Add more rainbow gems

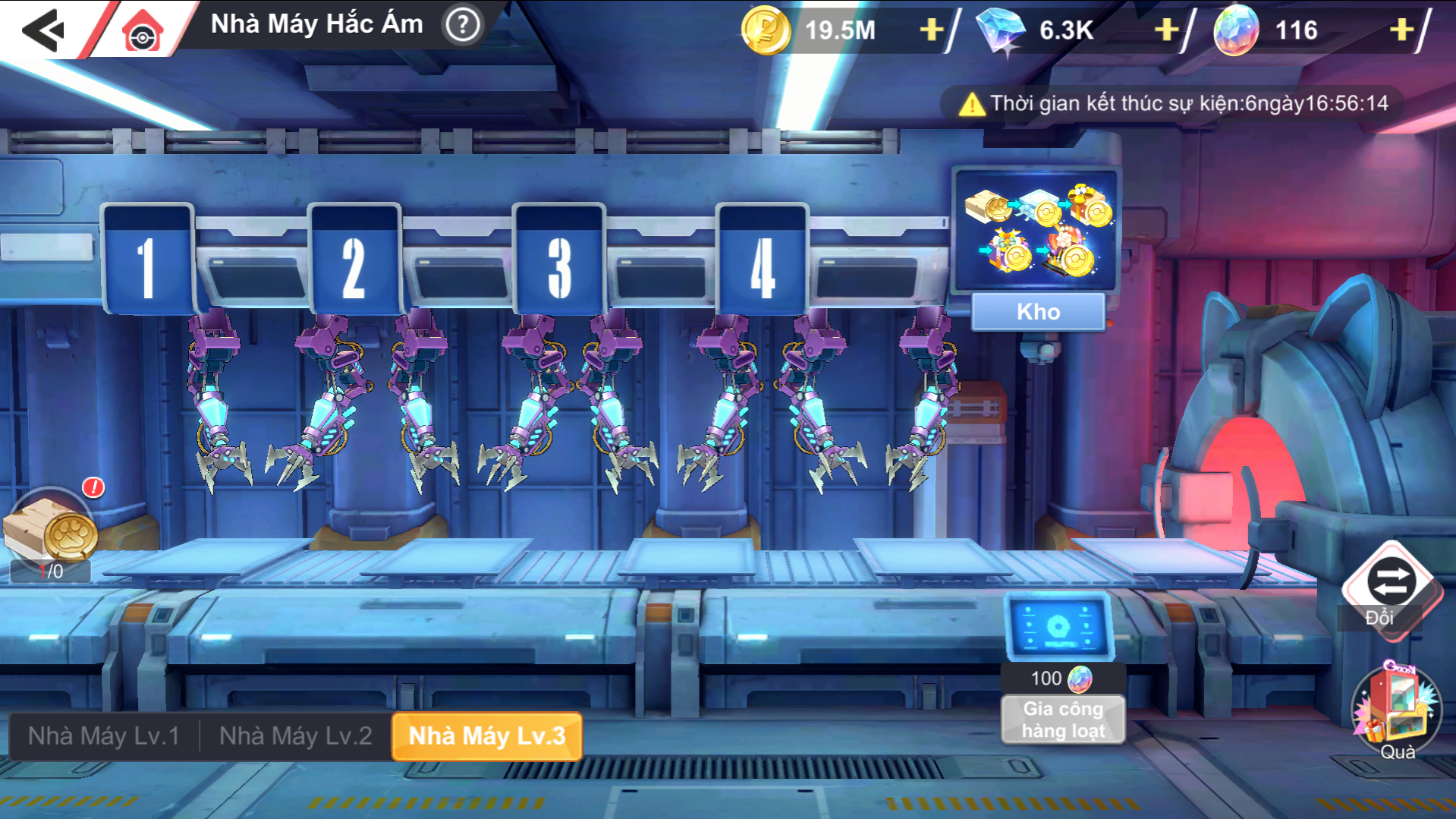(1401, 30)
